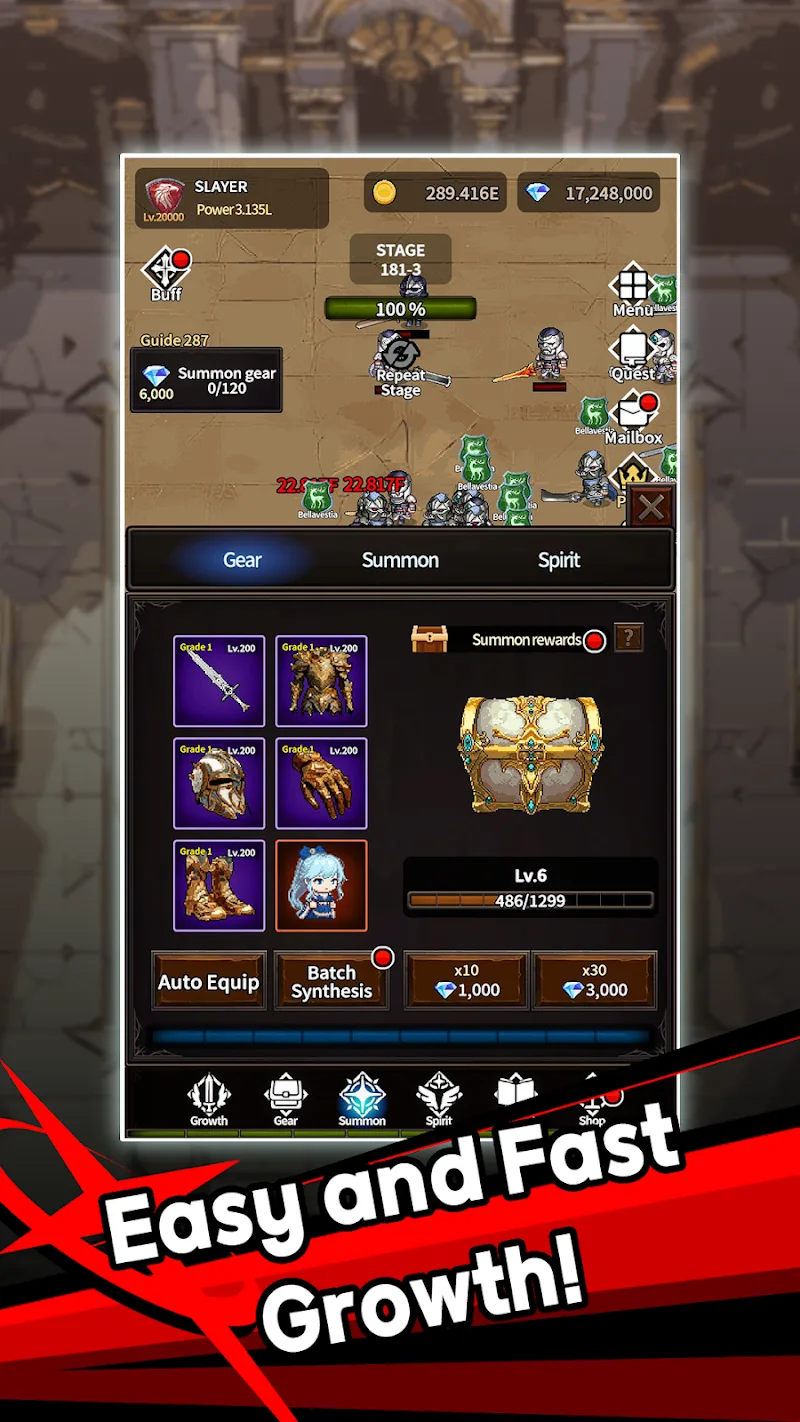Viewport: 800px width, 1422px height.
Task: Open Growth in the bottom bar
Action: (209, 1101)
